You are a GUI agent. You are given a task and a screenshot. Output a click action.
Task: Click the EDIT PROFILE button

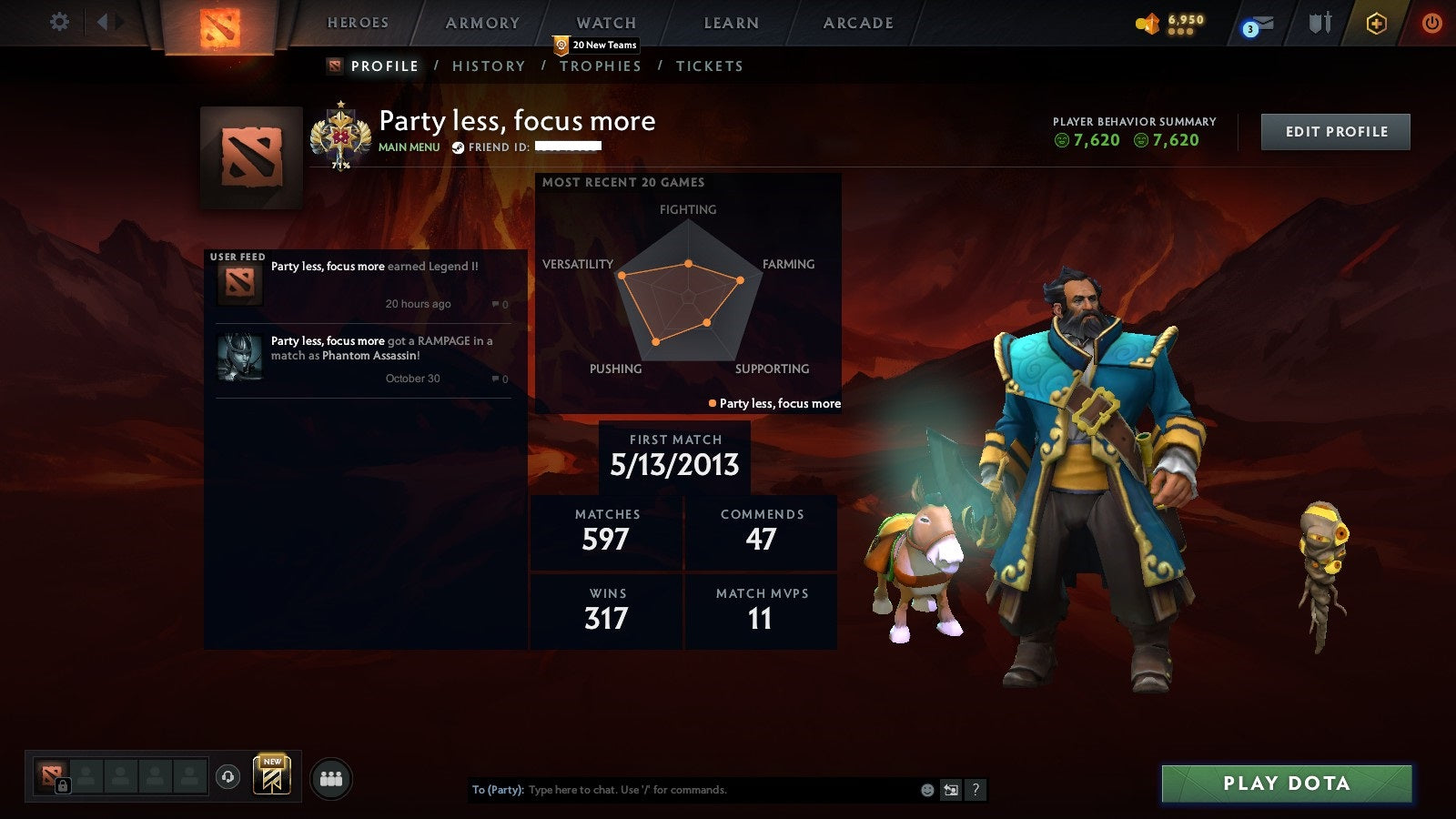(x=1335, y=131)
